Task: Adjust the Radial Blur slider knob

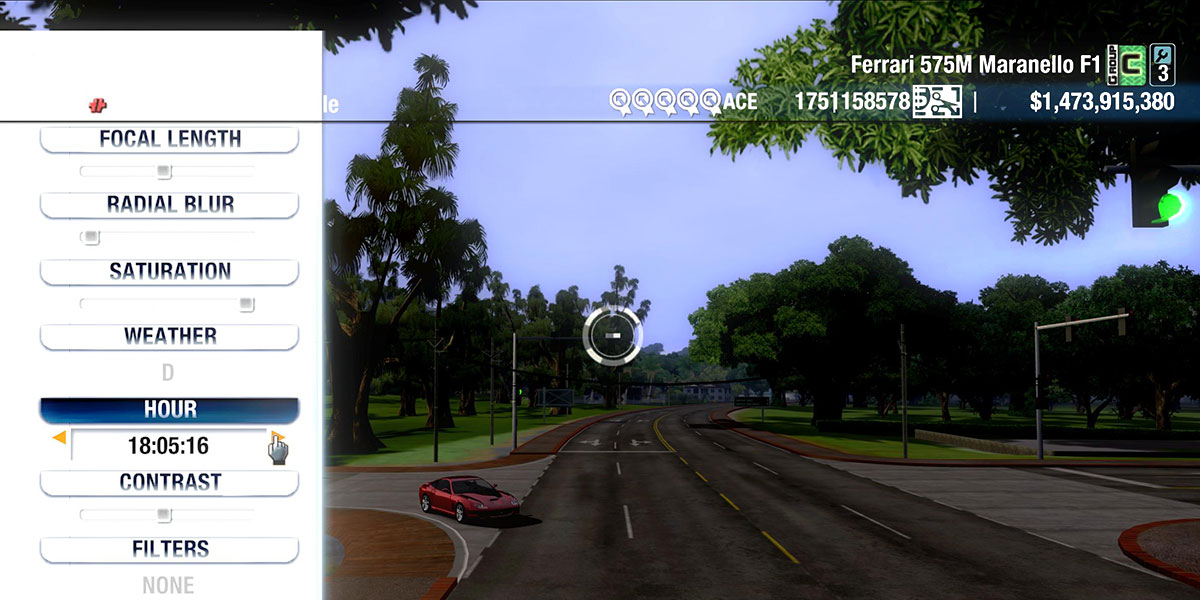Action: point(91,237)
